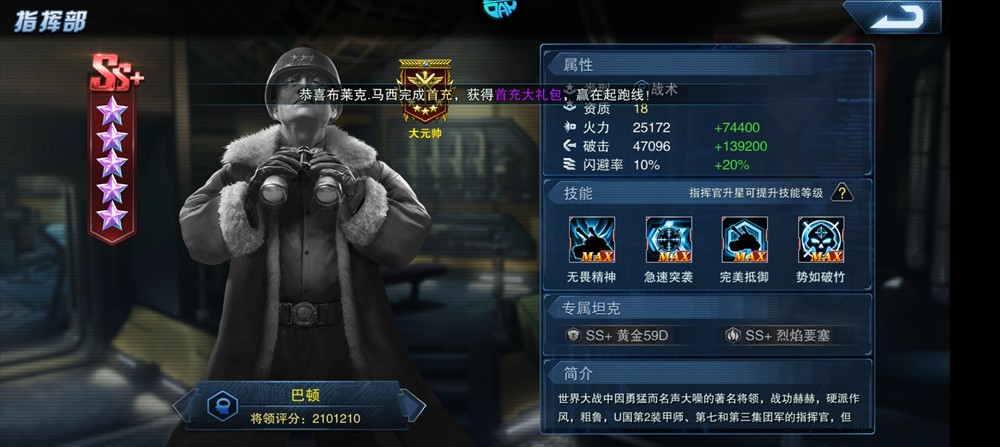
Task: Select the 无畏精神 skill icon
Action: [592, 240]
